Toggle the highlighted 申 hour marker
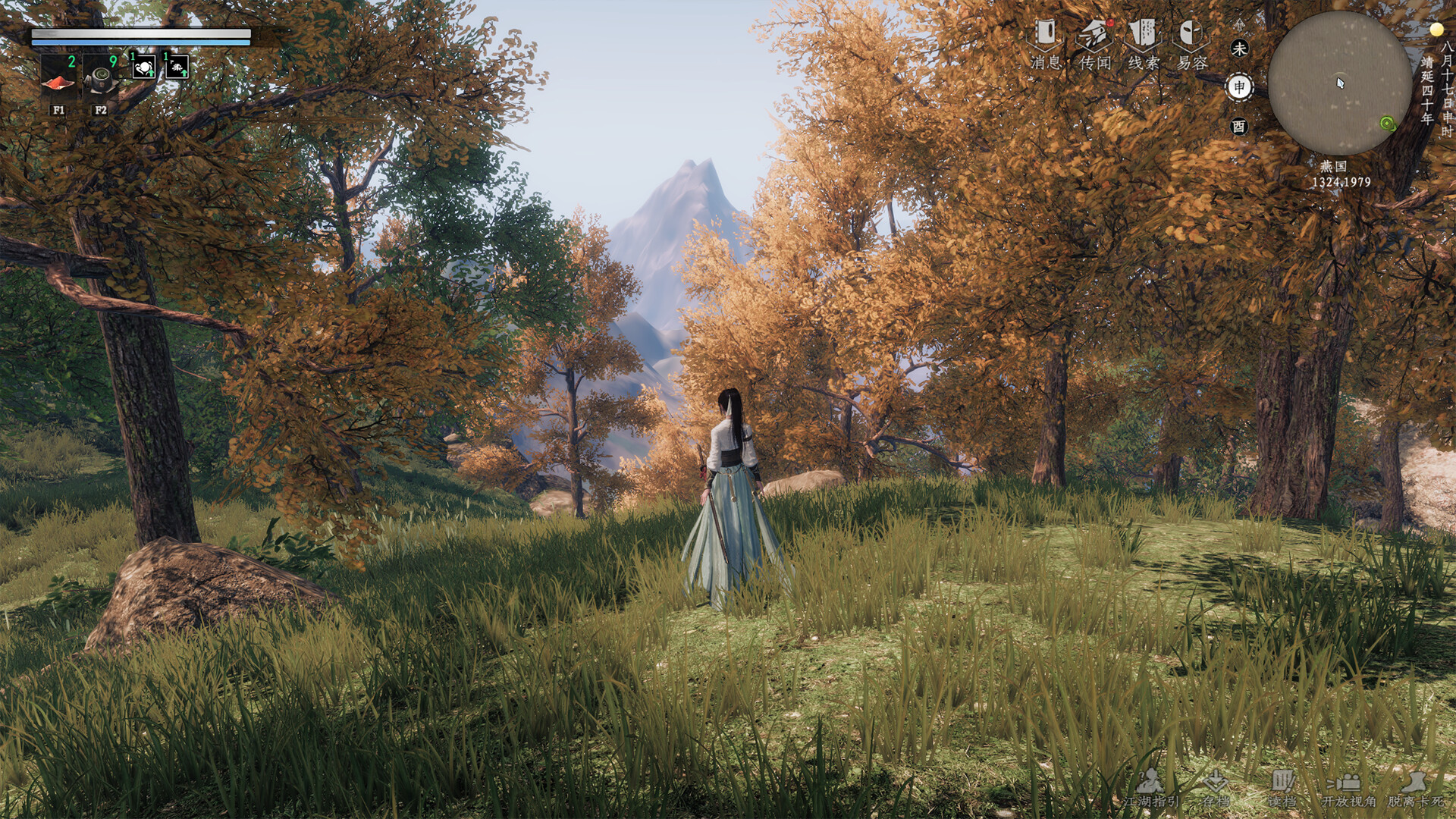This screenshot has height=819, width=1456. tap(1241, 86)
